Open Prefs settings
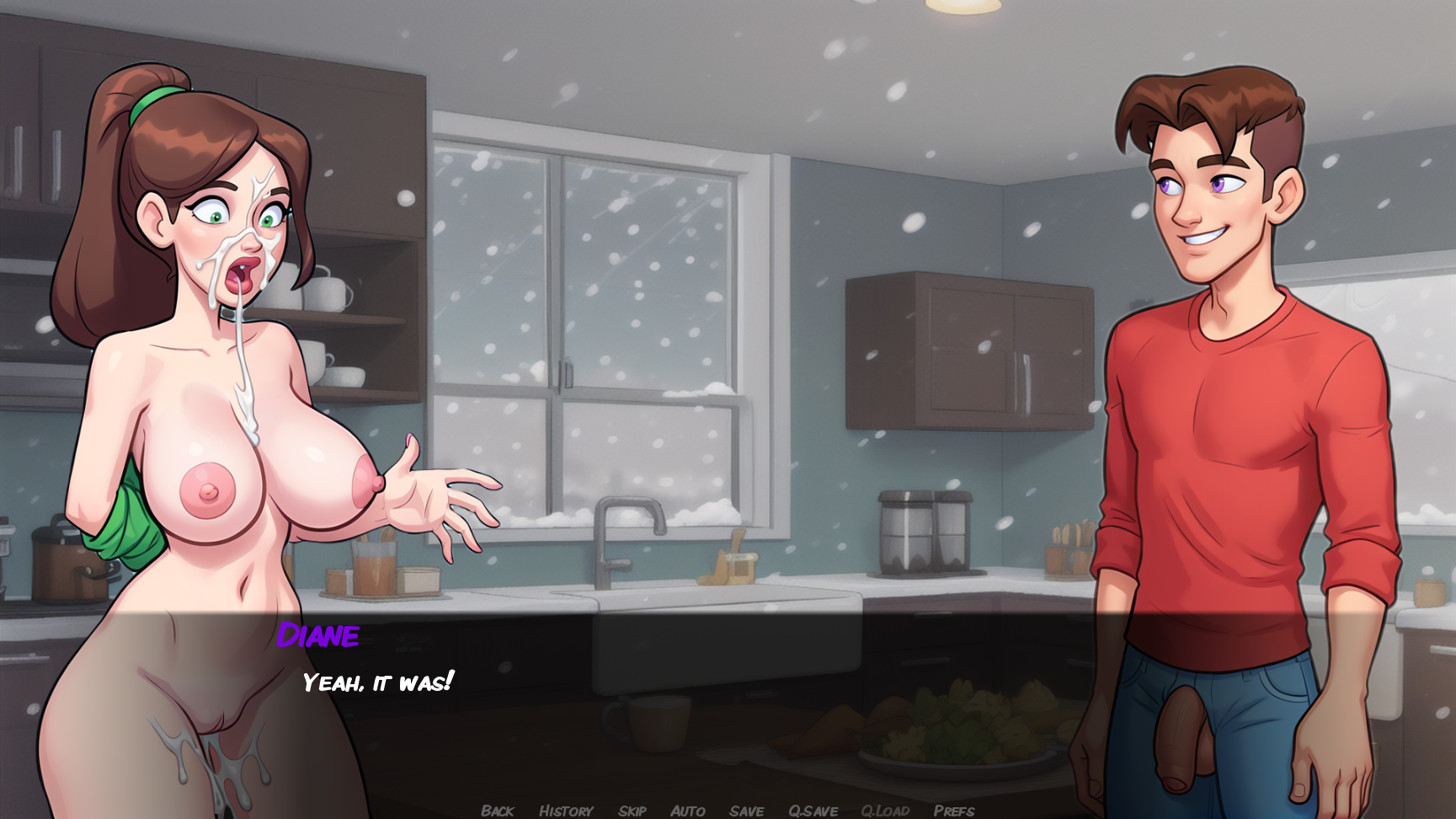 click(x=954, y=811)
